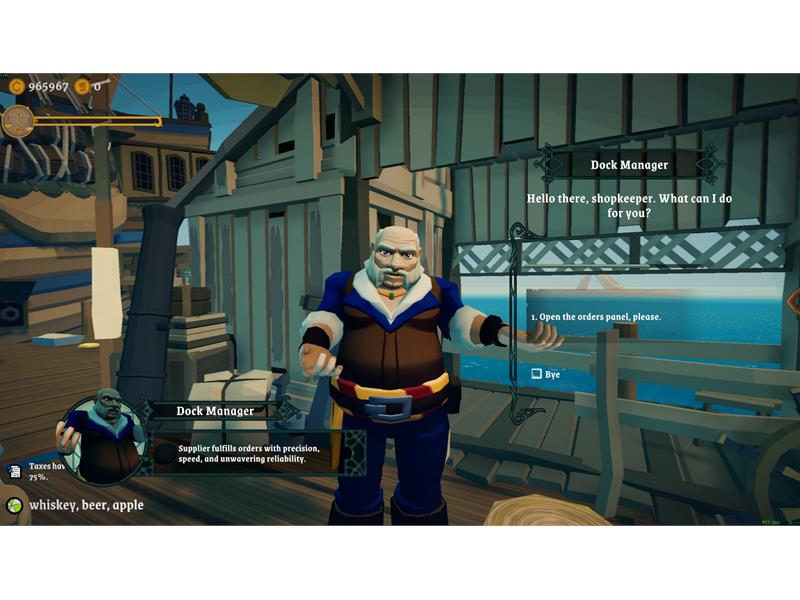Choose the 'Open the orders panel, please' reply

[595, 317]
